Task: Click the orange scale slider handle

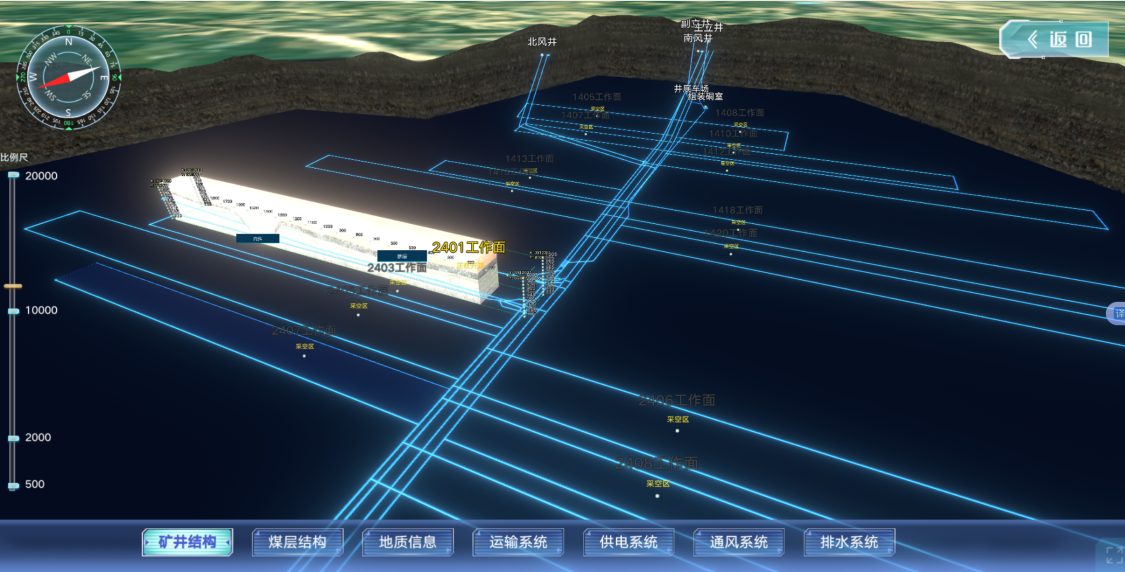Action: click(13, 286)
